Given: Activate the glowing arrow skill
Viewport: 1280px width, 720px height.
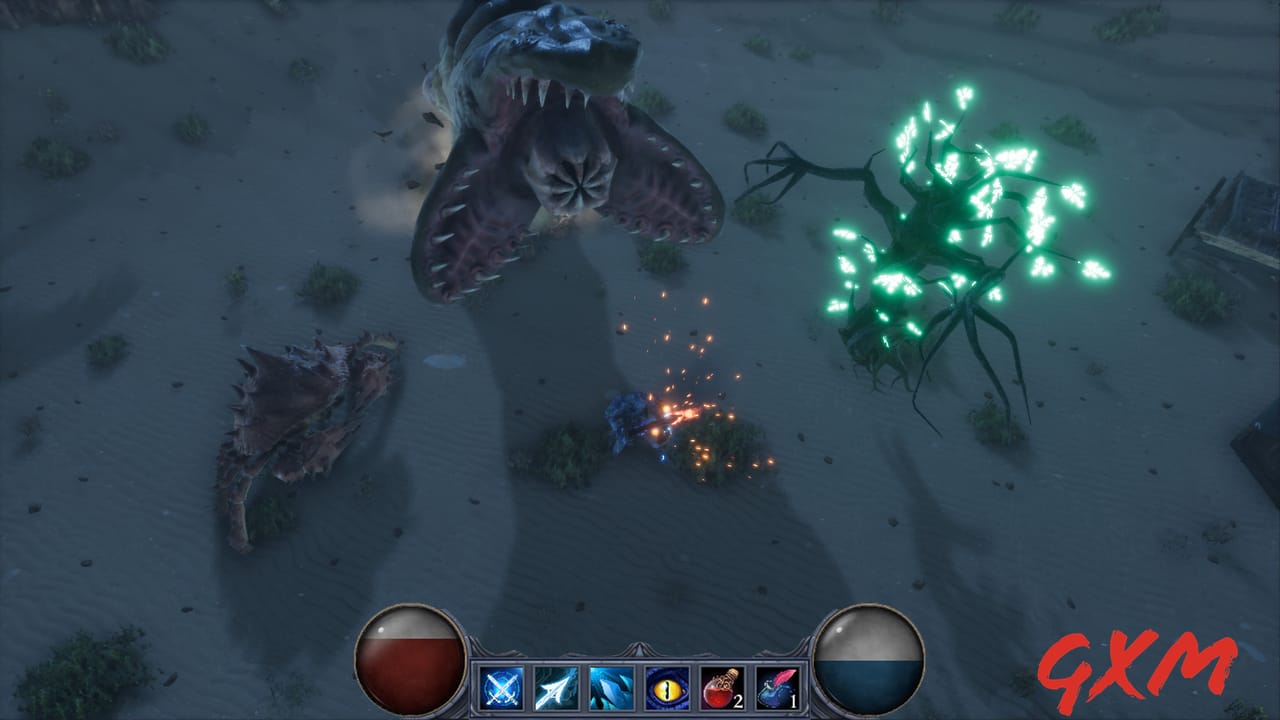Looking at the screenshot, I should coord(556,687).
